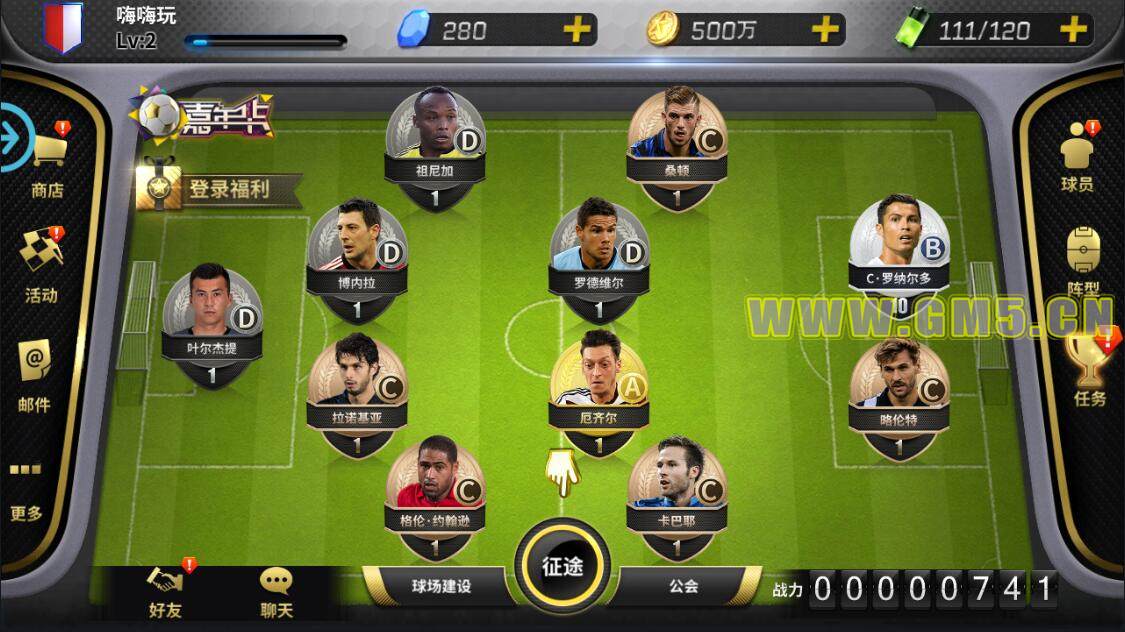The width and height of the screenshot is (1125, 632).
Task: Select the C·罗纳尔多 player card
Action: (x=898, y=250)
